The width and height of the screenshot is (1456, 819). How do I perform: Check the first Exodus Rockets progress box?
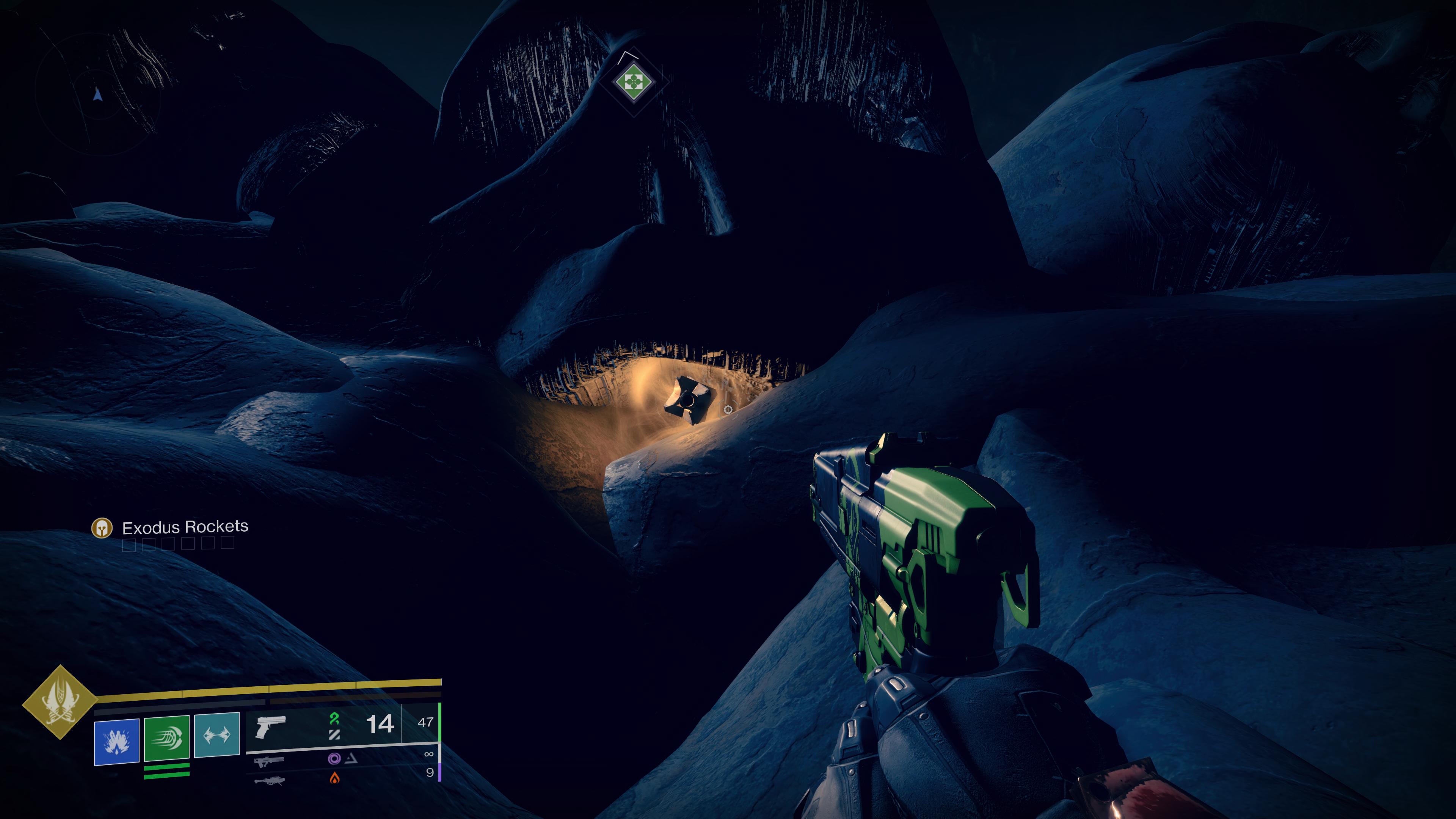[129, 546]
